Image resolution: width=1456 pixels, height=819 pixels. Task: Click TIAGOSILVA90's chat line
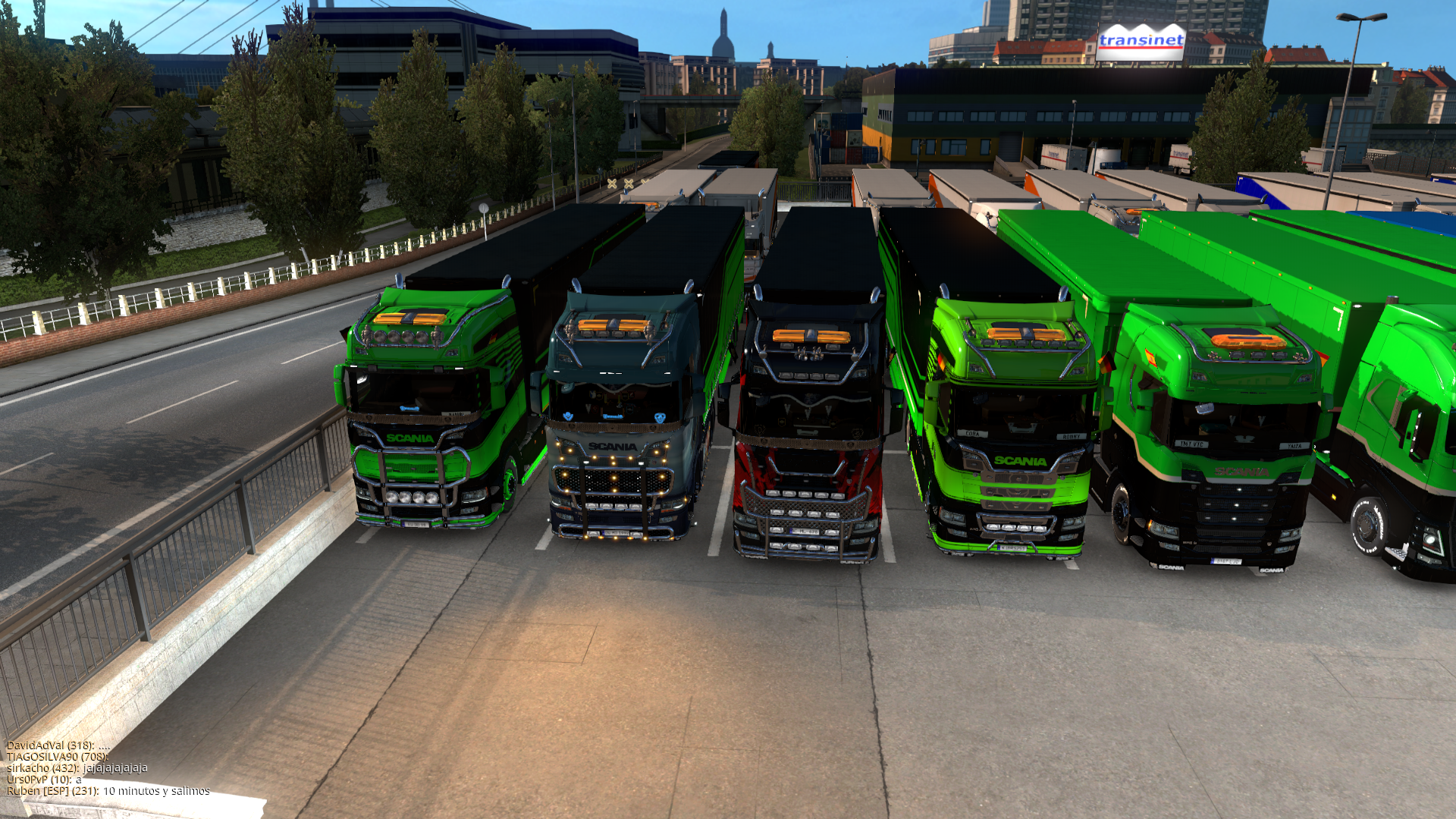(x=58, y=757)
